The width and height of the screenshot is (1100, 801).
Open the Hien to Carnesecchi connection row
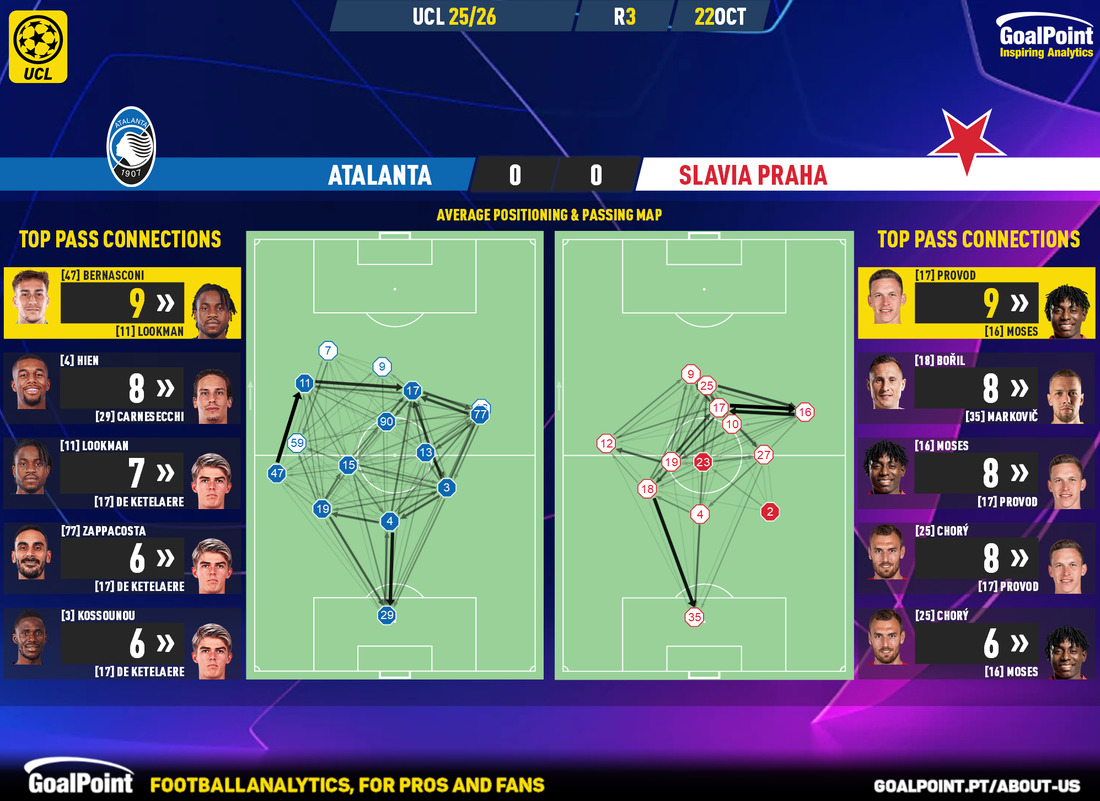tap(121, 387)
